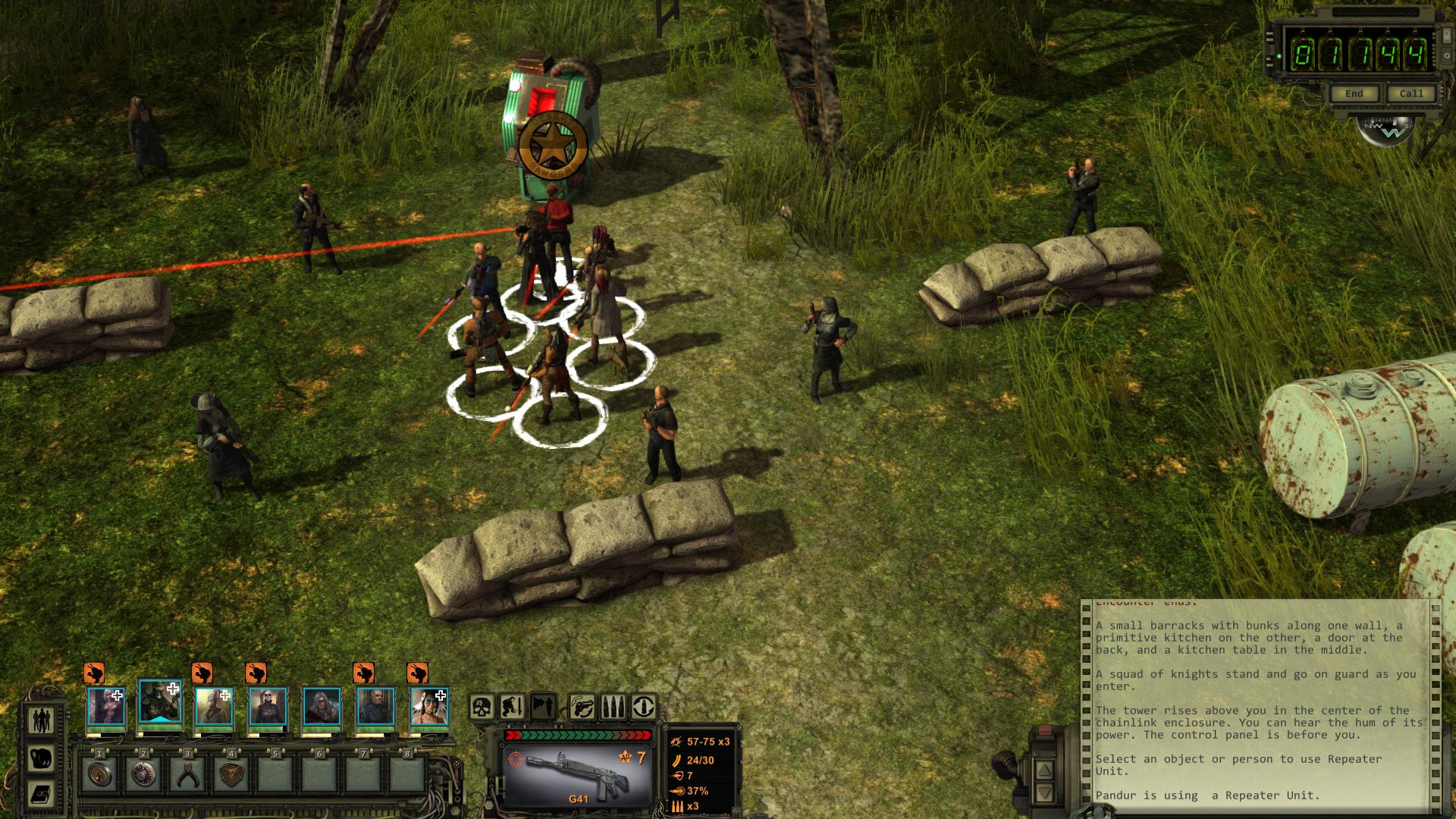Select the white-haired first party portrait
The width and height of the screenshot is (1456, 819).
(x=105, y=707)
